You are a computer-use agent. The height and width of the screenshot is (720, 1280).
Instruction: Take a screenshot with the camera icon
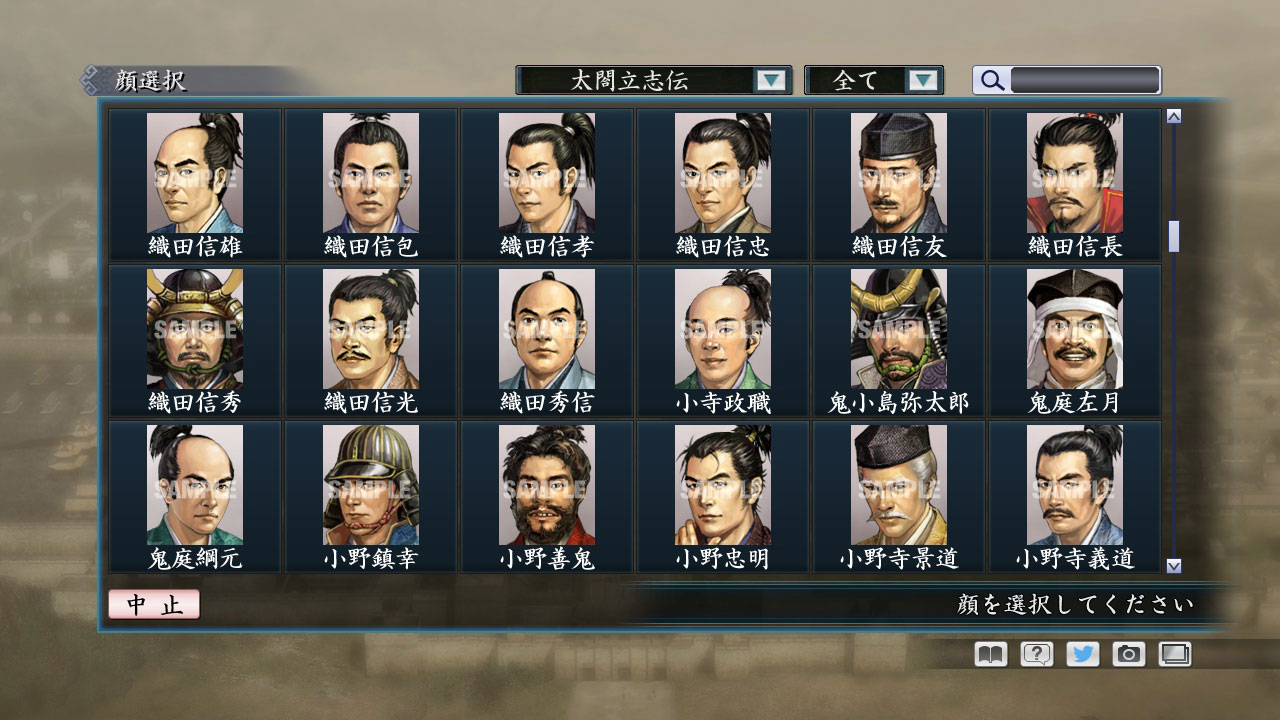tap(1128, 654)
